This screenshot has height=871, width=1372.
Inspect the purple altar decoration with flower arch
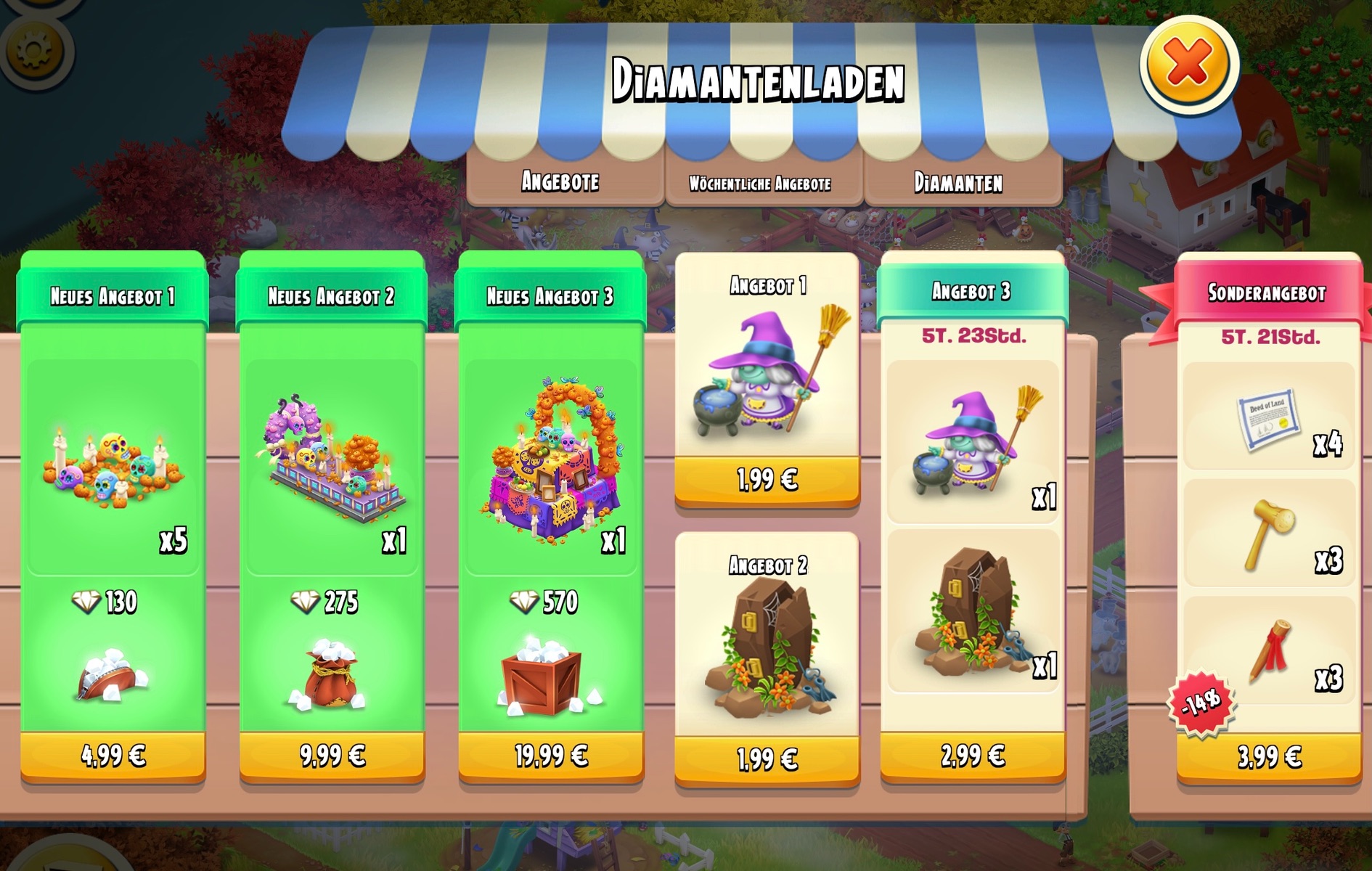pos(551,461)
